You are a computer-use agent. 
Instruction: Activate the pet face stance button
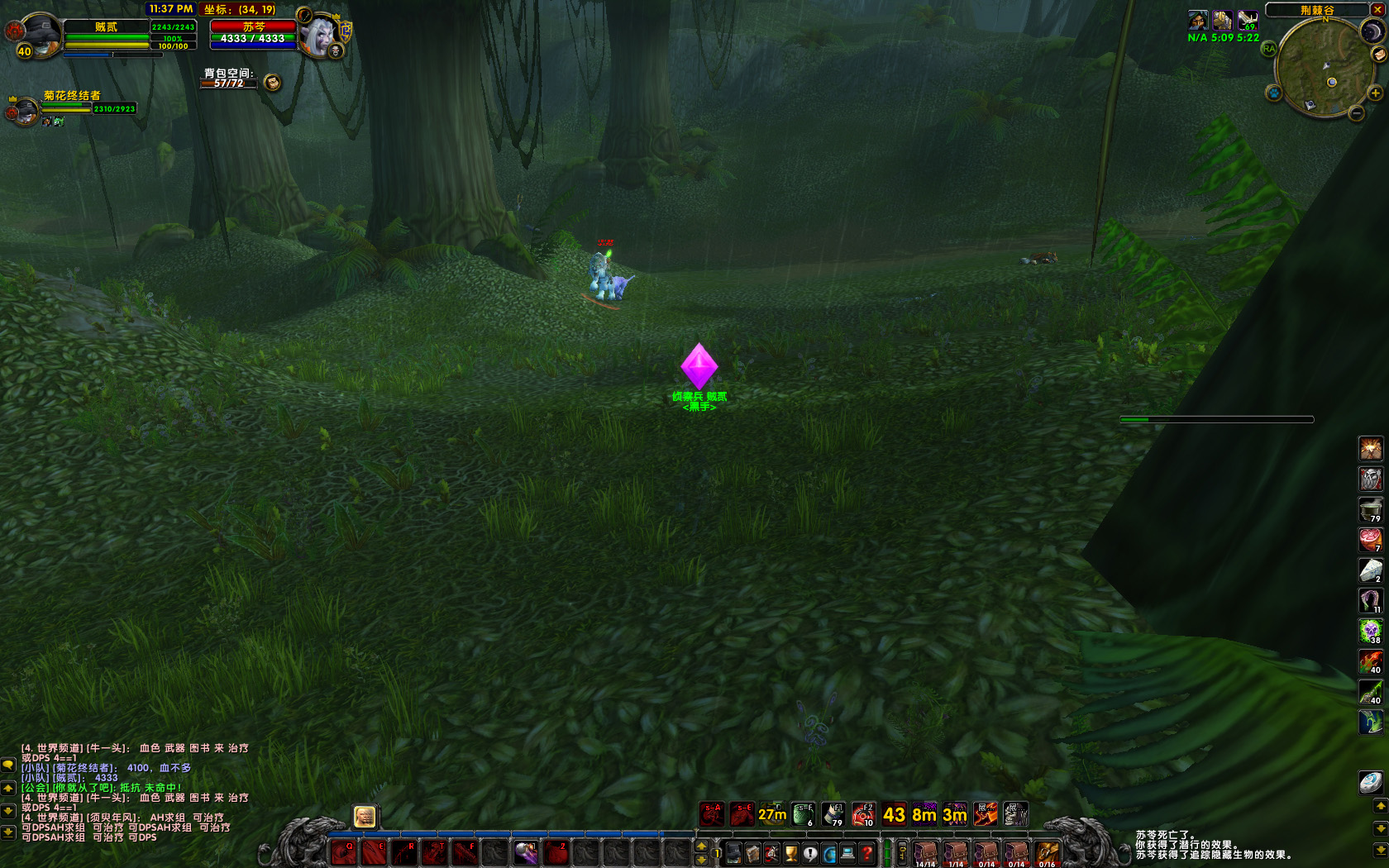click(365, 818)
